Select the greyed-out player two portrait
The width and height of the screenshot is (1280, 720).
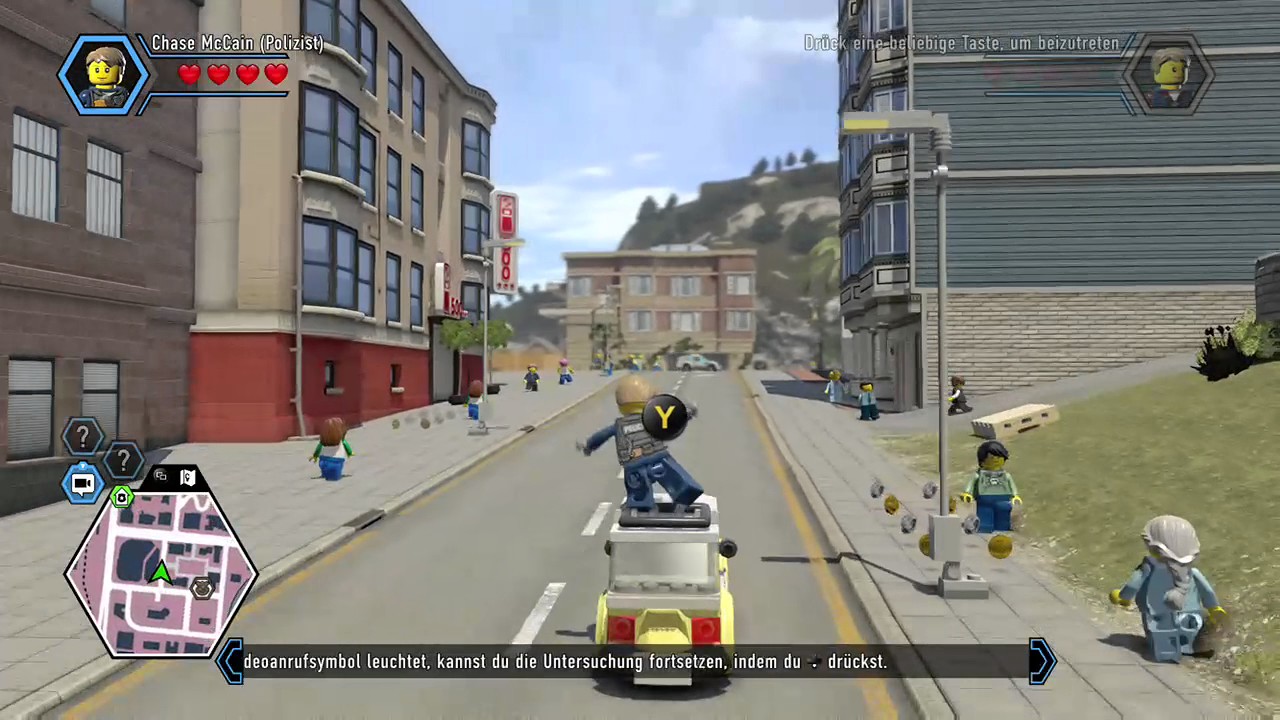(1167, 76)
